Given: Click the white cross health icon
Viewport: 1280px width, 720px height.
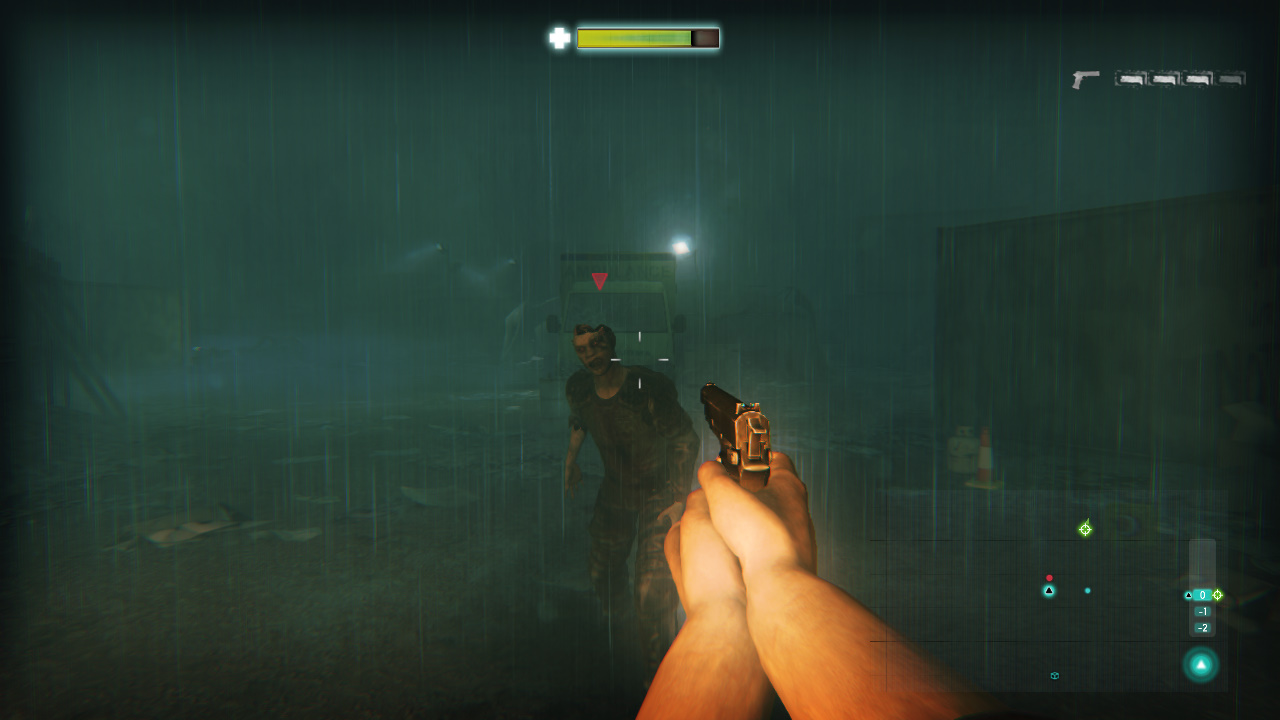Looking at the screenshot, I should pos(559,38).
